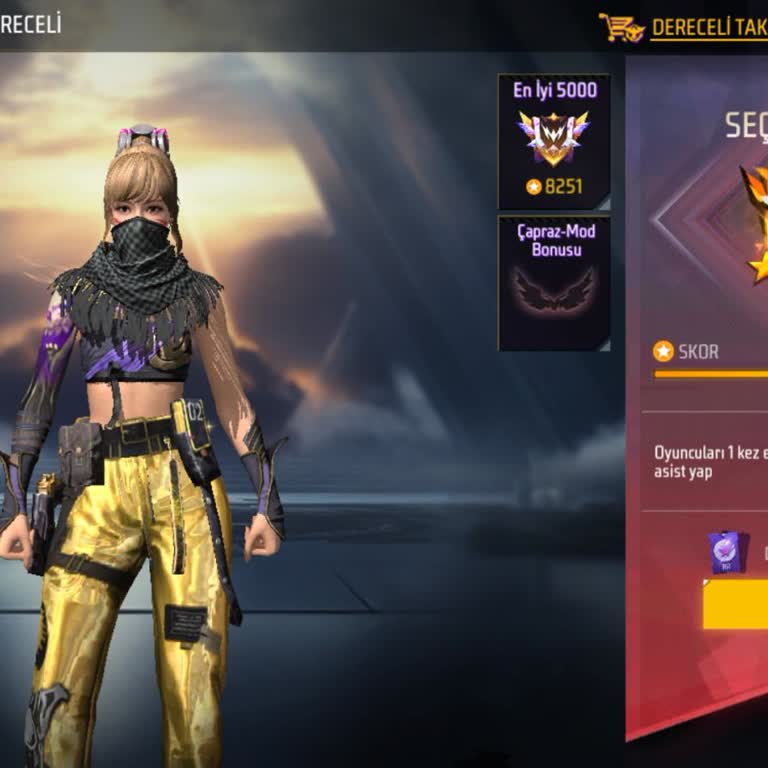Tap the purple reward ticket icon
Image resolution: width=768 pixels, height=768 pixels.
[x=725, y=552]
